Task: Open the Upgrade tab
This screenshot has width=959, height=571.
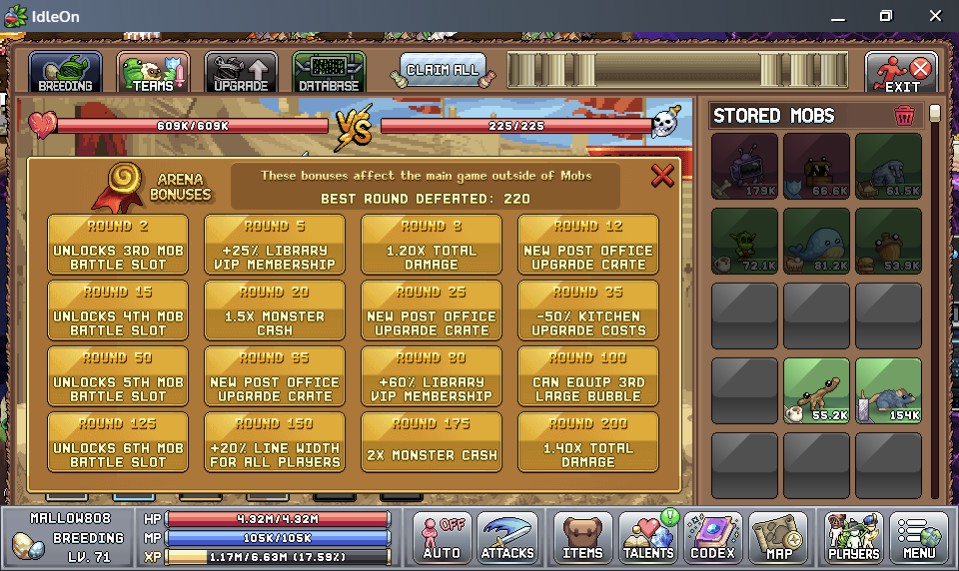Action: coord(241,73)
